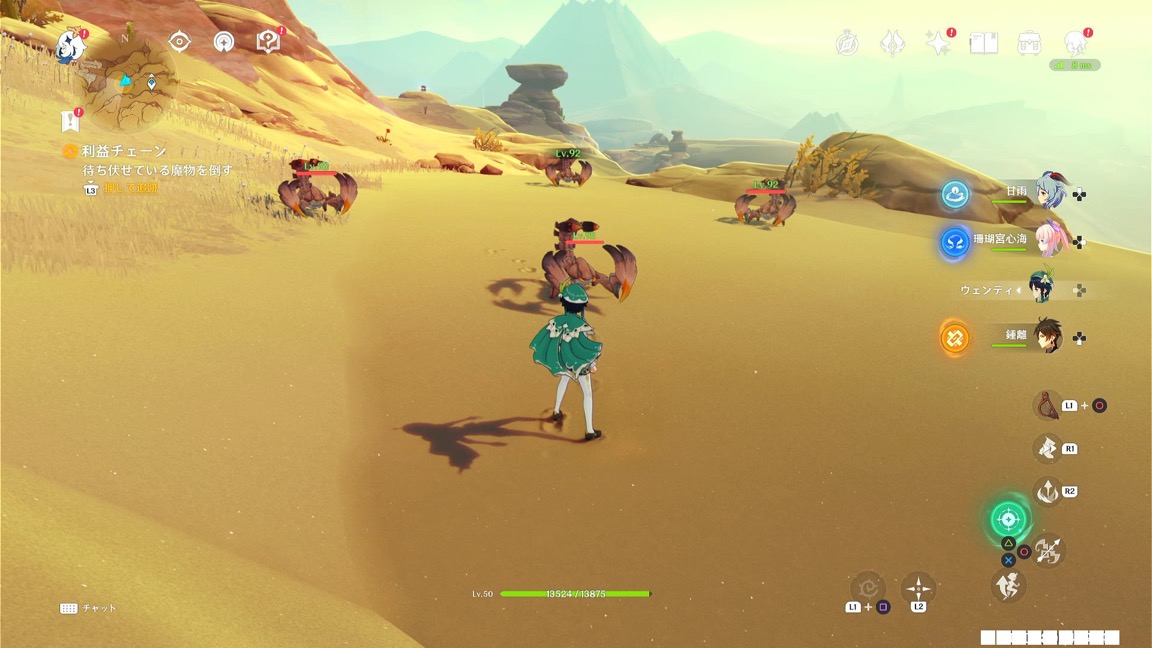Use the harp gadget icon
This screenshot has height=648, width=1152.
[x=1047, y=405]
